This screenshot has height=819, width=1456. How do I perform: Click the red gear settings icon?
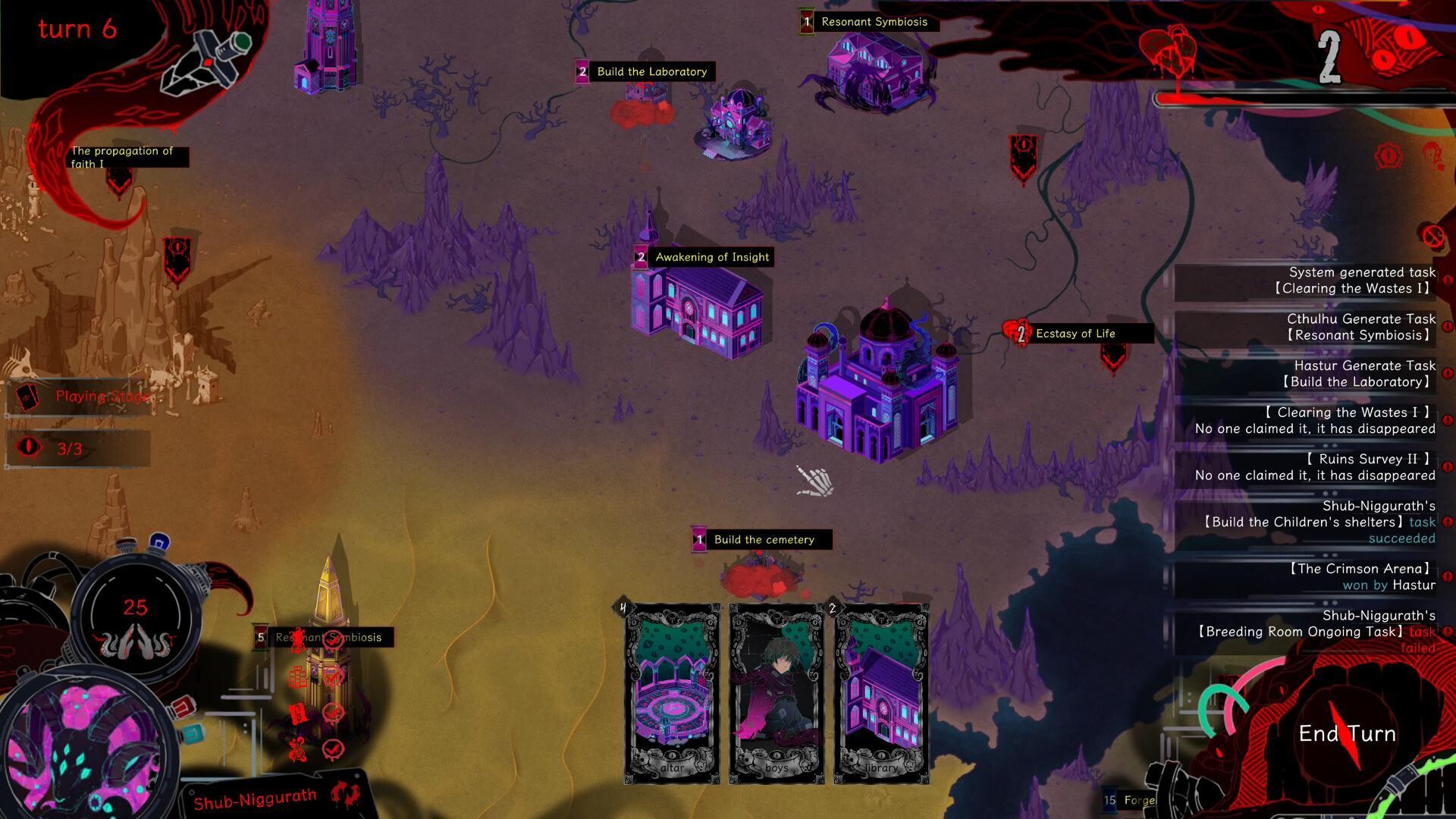click(x=1388, y=155)
